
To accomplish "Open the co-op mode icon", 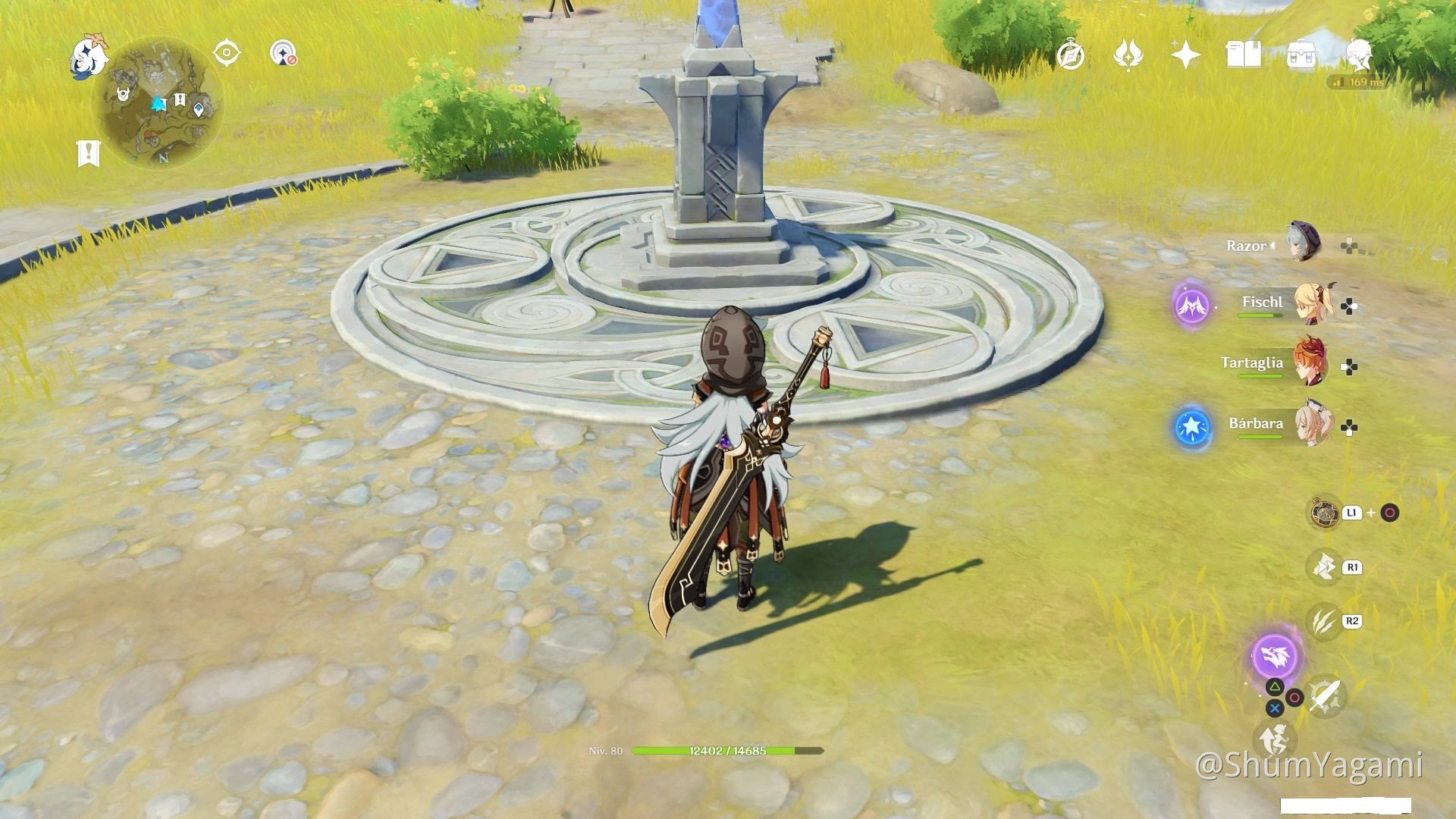I will [284, 53].
